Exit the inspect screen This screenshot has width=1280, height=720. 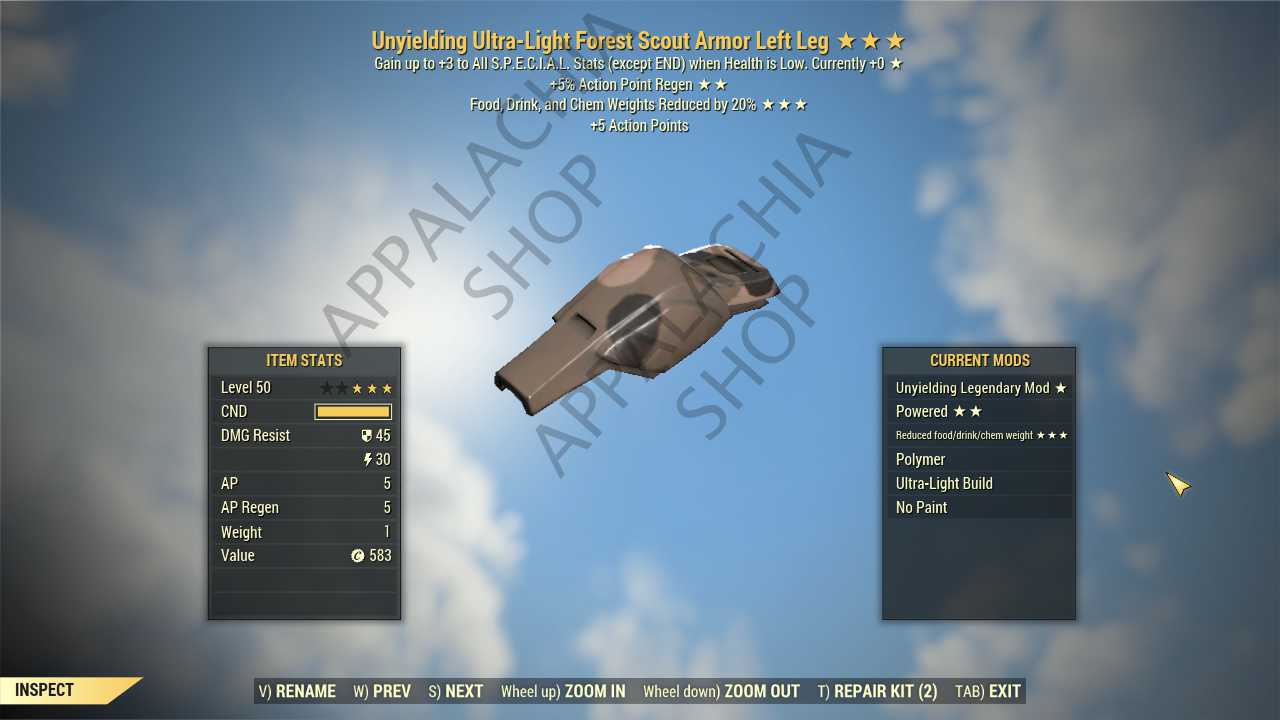coord(988,691)
